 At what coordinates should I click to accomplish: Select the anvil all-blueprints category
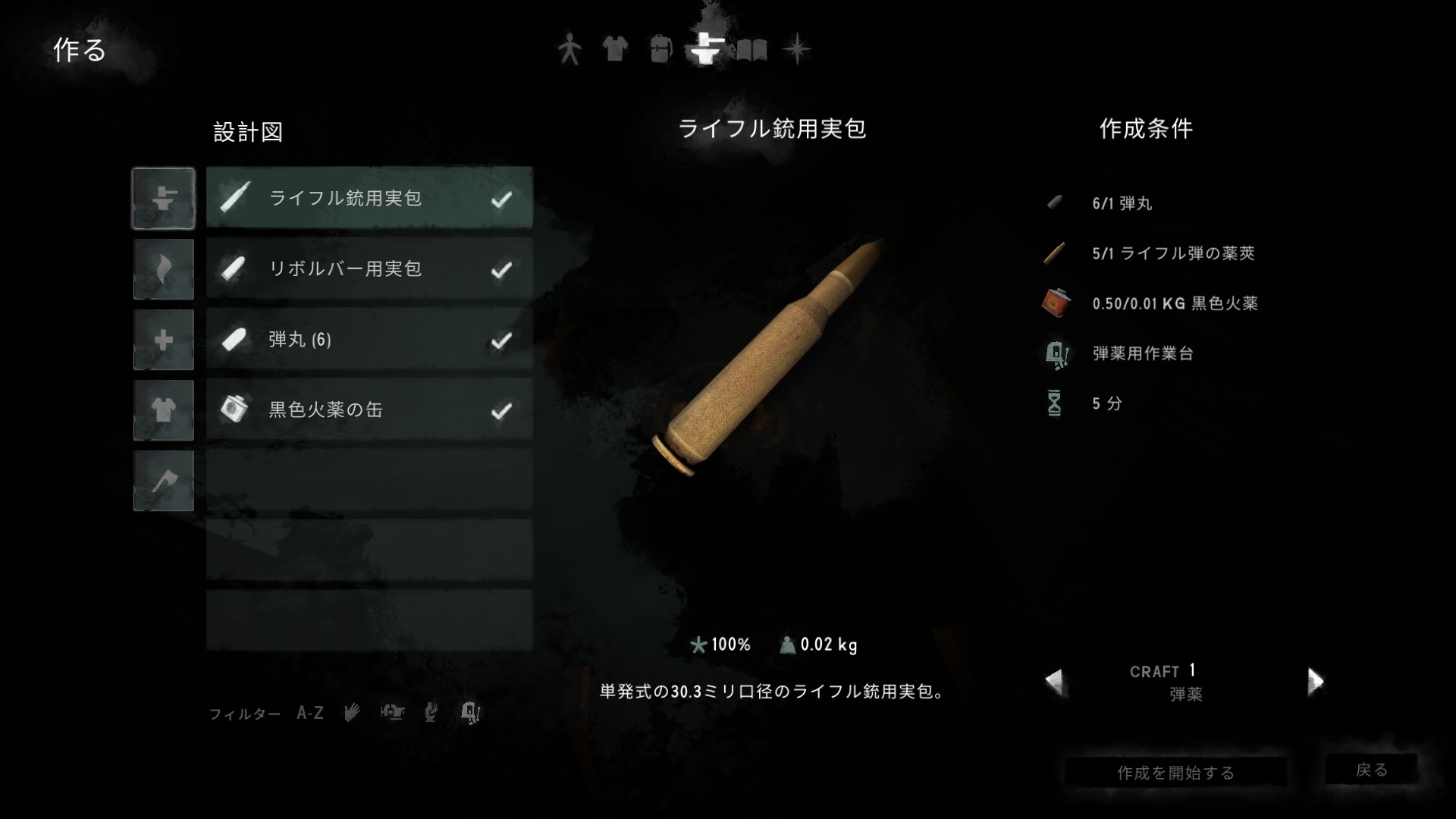[x=164, y=199]
